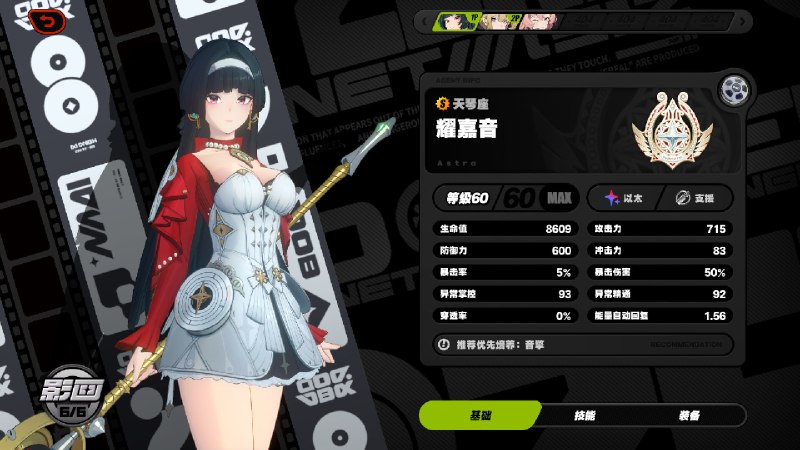This screenshot has height=450, width=800.
Task: Switch to the 基础 tab
Action: pyautogui.click(x=479, y=415)
